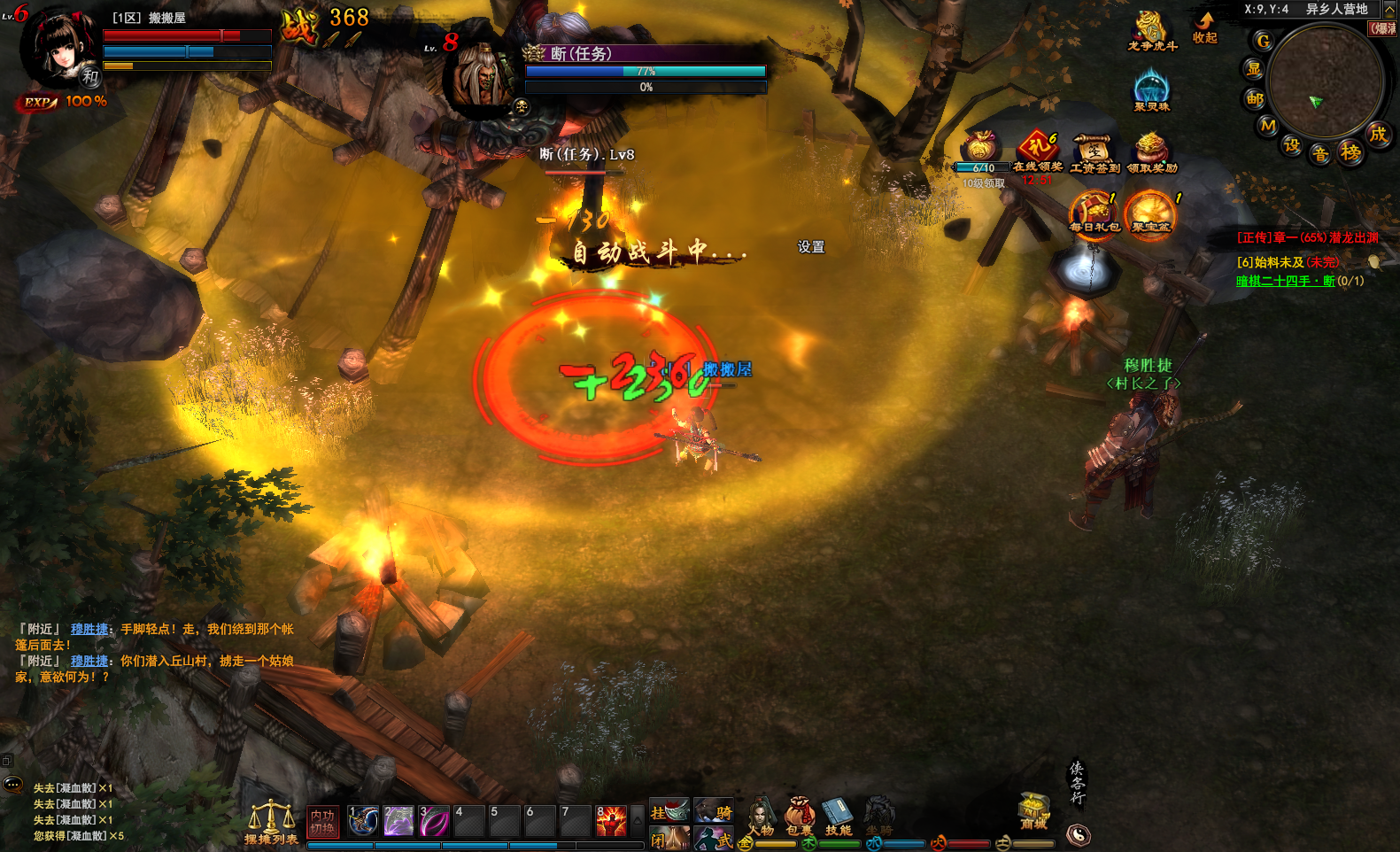Open 设置 for auto battle

tap(810, 247)
